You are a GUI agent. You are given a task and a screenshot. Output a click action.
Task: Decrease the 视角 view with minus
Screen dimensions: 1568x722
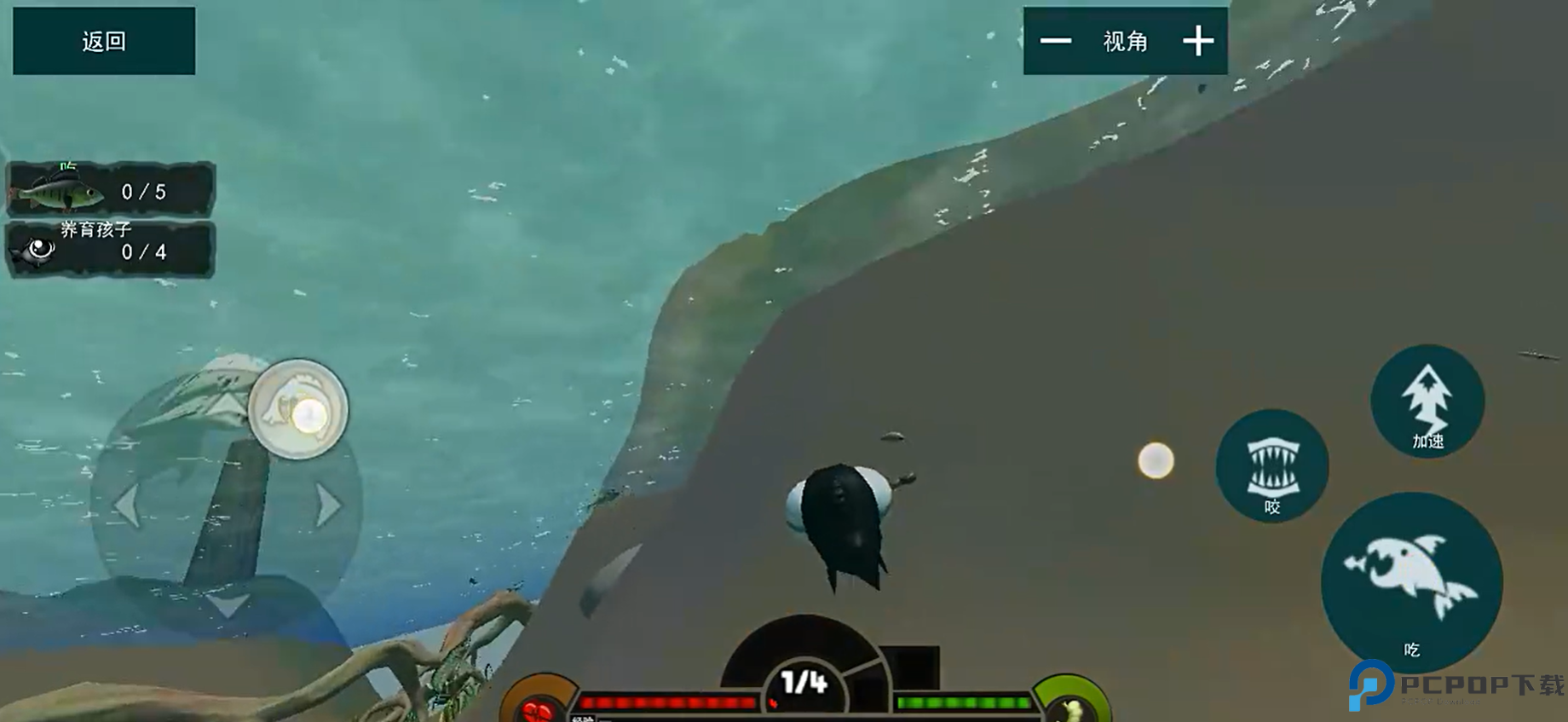[x=1055, y=41]
